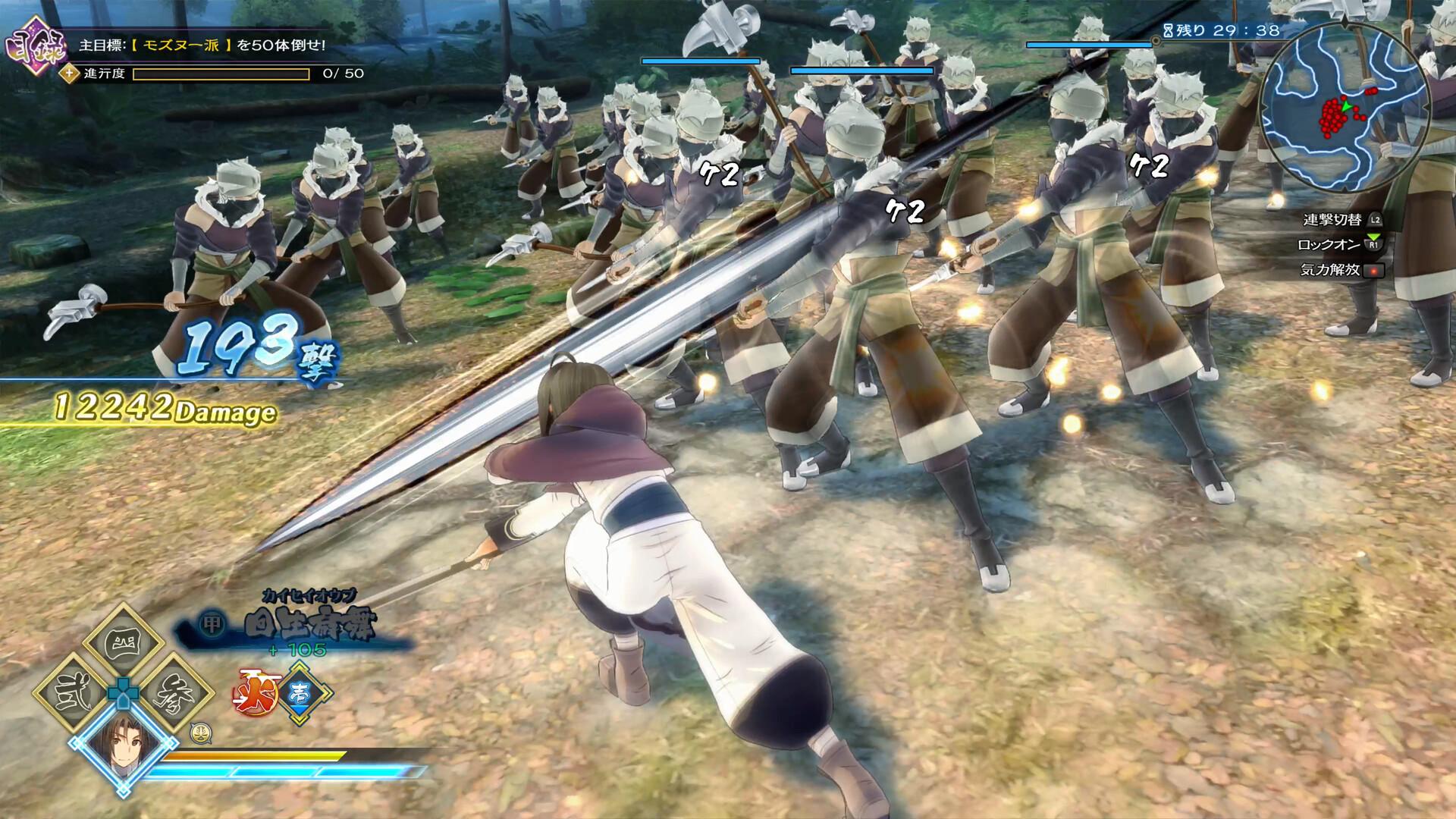
Task: Click the 連撃切替 combo switch label
Action: pyautogui.click(x=1332, y=220)
